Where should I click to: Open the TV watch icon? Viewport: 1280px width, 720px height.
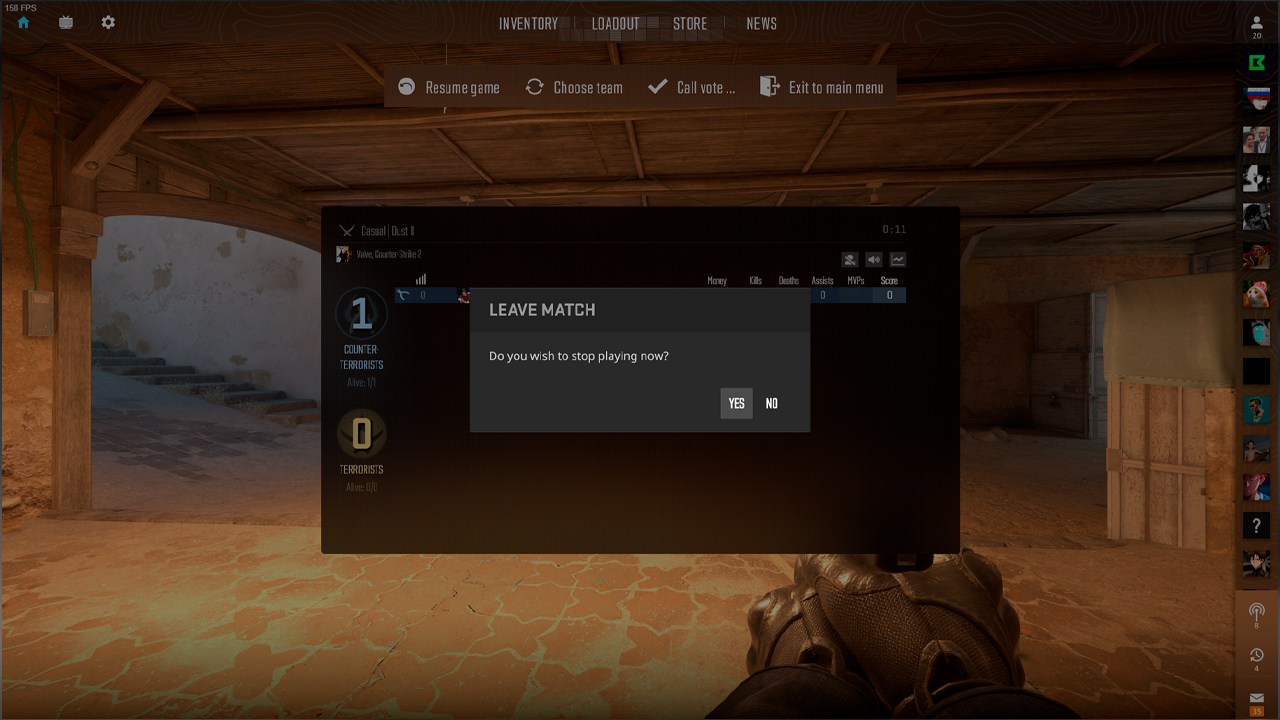(66, 22)
